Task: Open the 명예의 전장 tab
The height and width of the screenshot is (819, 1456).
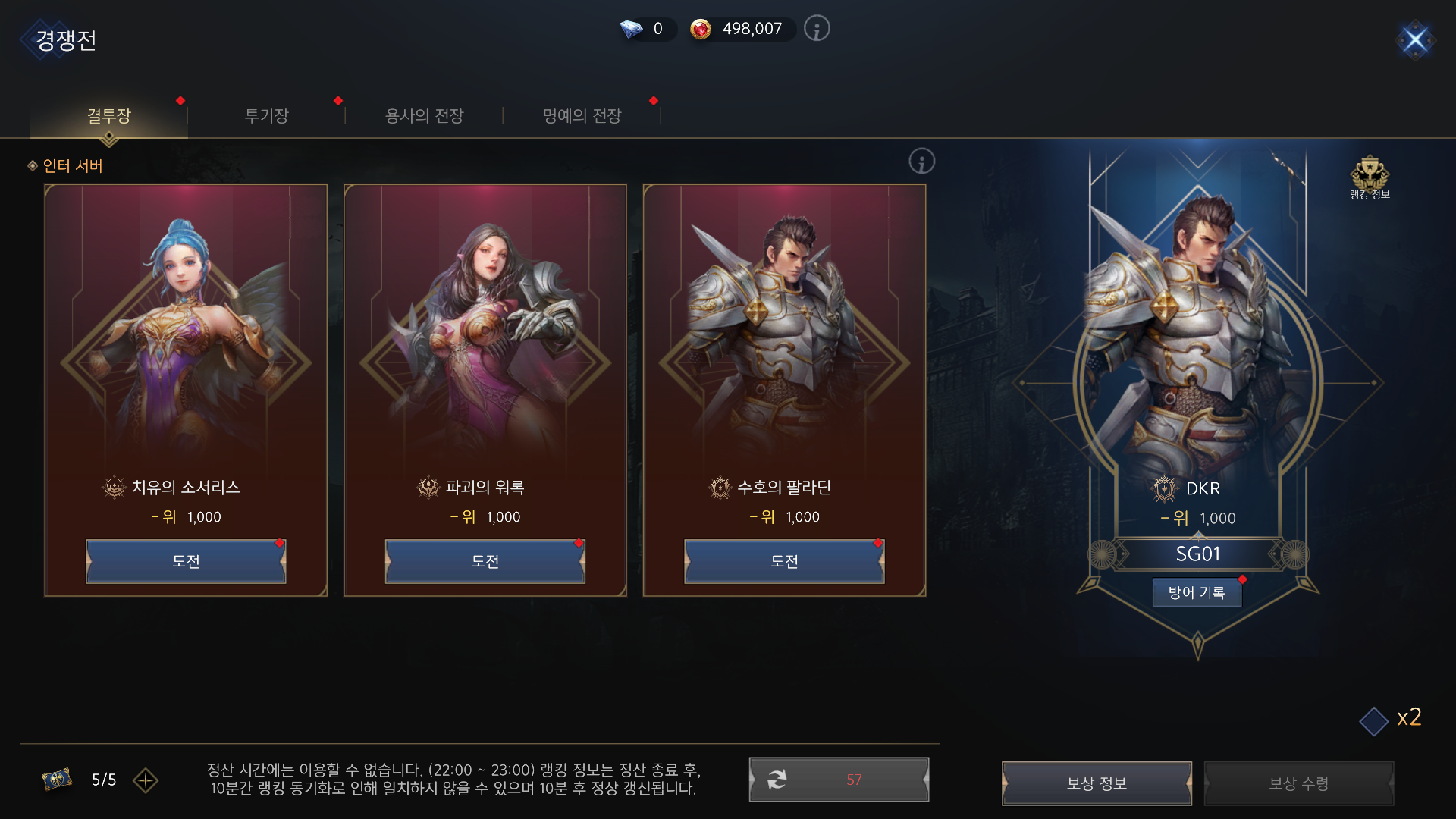Action: coord(582,115)
